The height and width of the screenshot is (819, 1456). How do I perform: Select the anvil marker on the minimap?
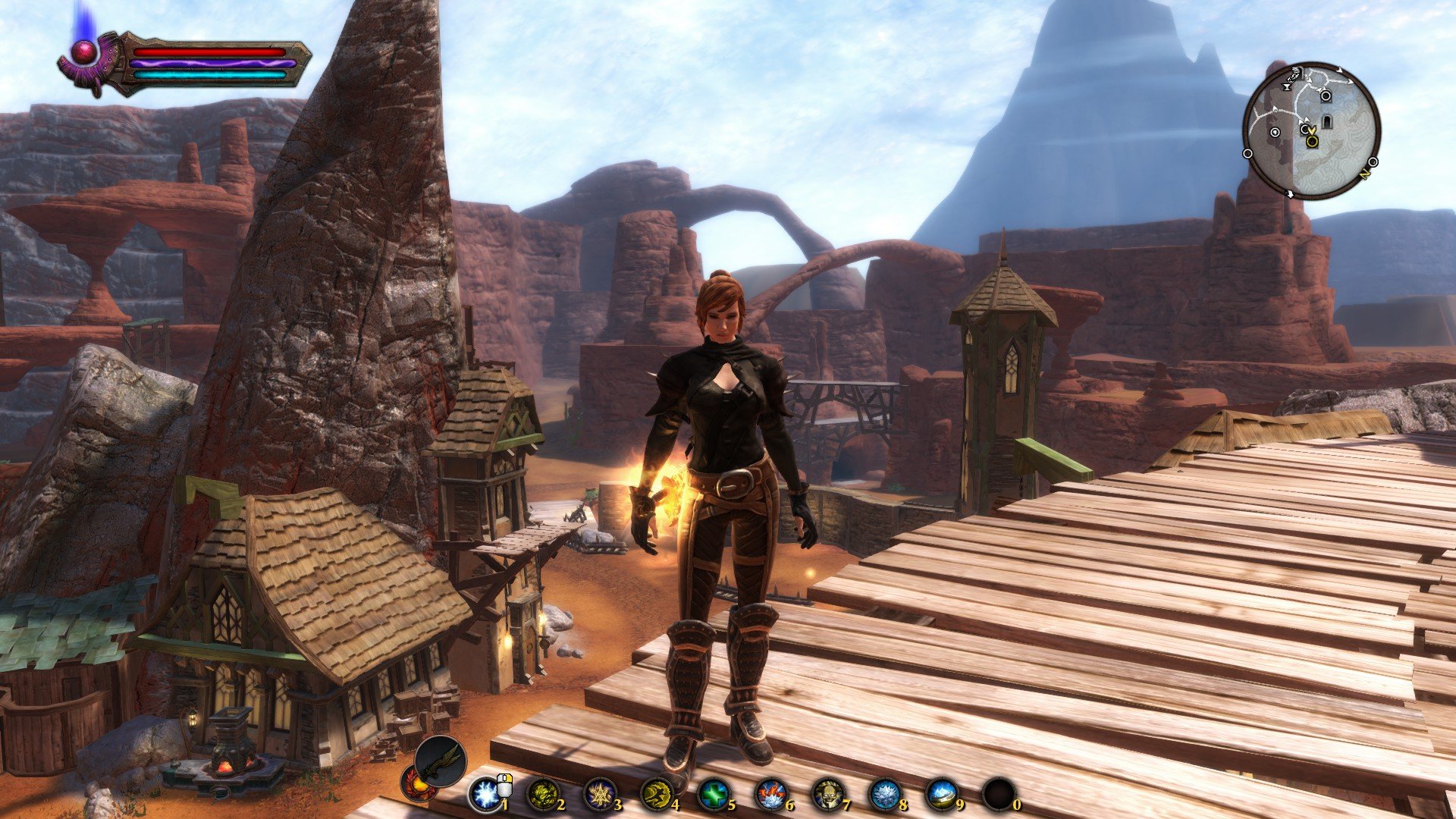1288,87
